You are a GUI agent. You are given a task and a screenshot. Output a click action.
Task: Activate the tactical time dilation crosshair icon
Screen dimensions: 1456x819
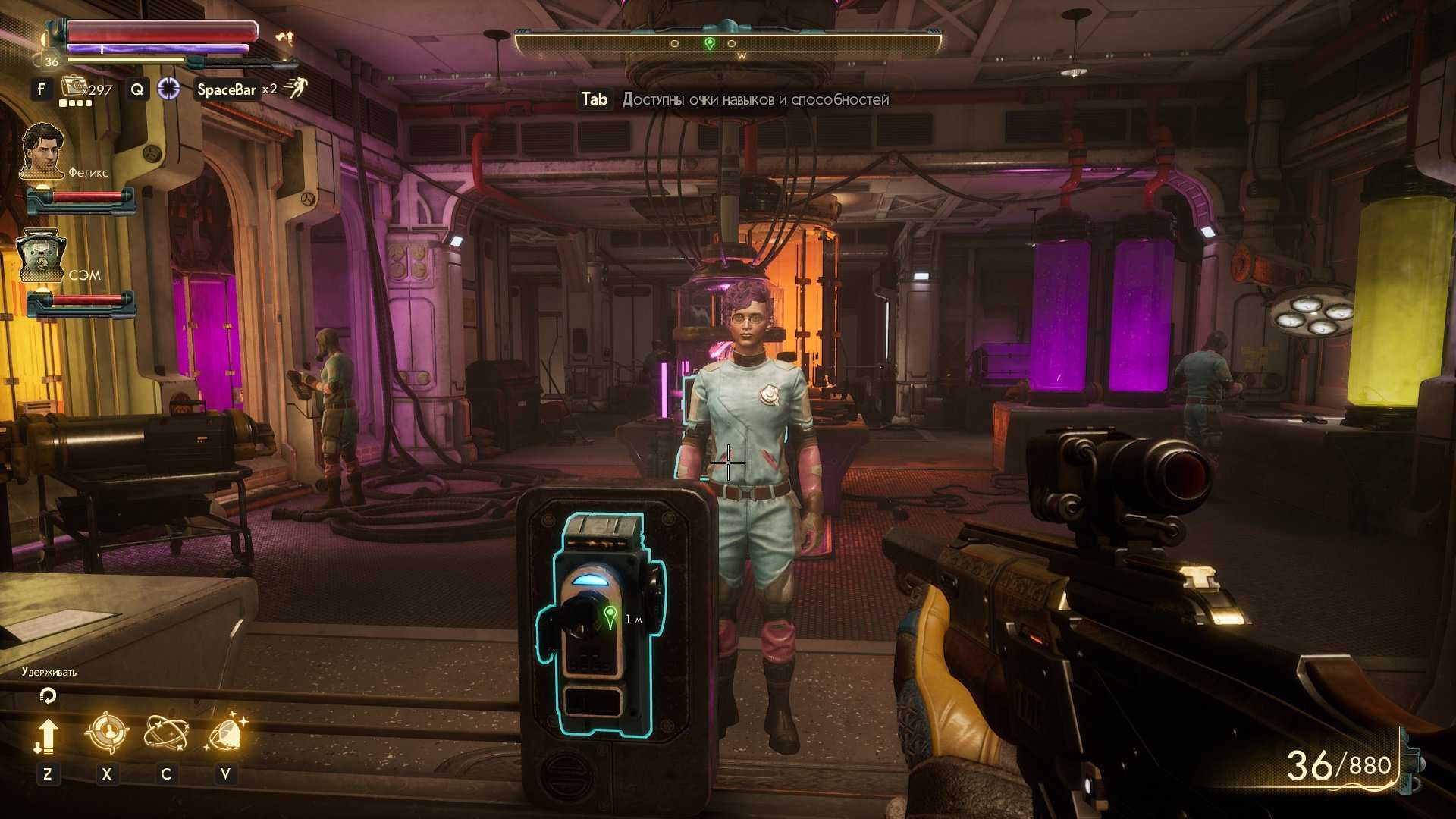click(x=168, y=89)
